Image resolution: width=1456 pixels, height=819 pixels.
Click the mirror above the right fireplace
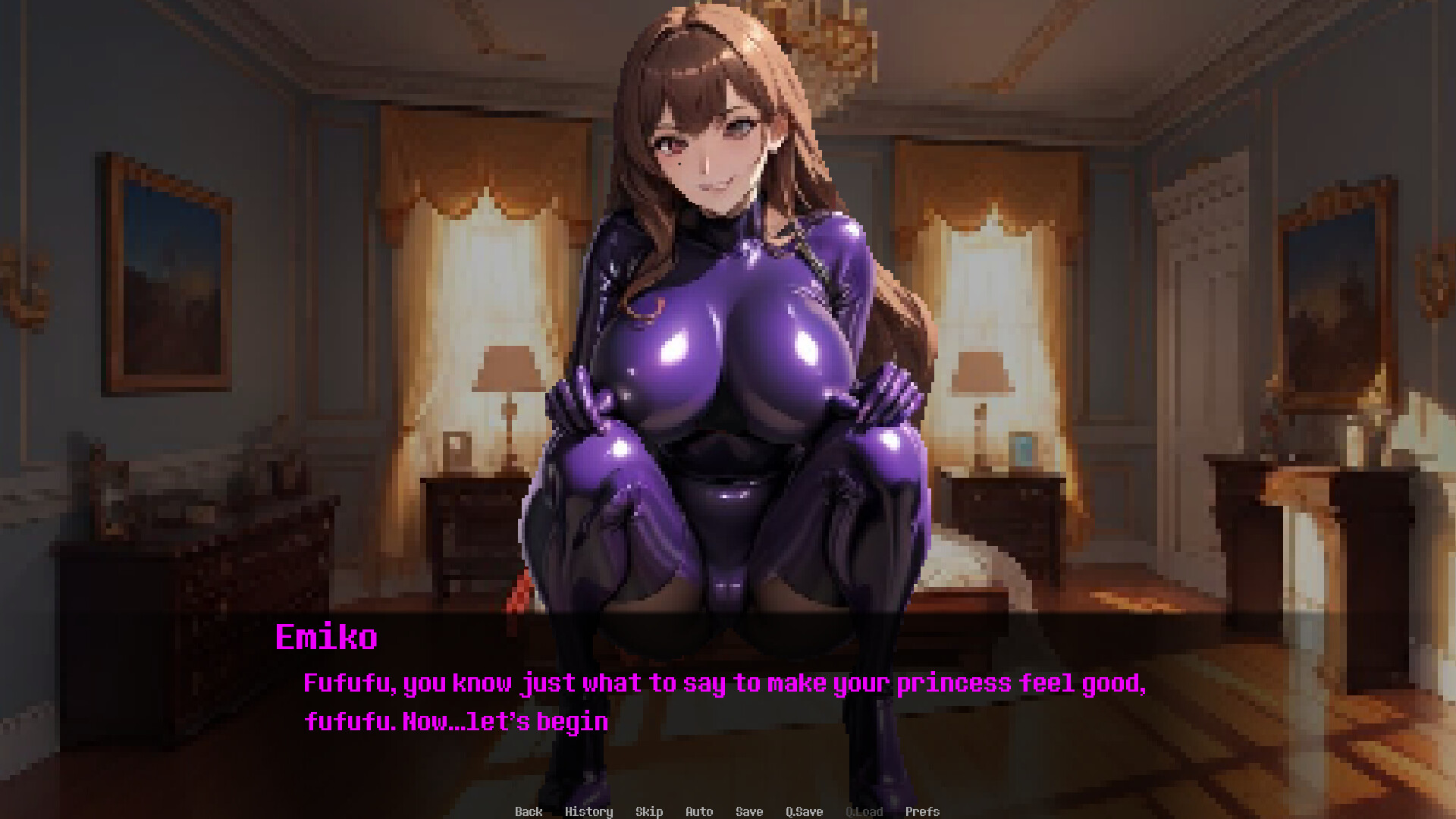point(1335,296)
